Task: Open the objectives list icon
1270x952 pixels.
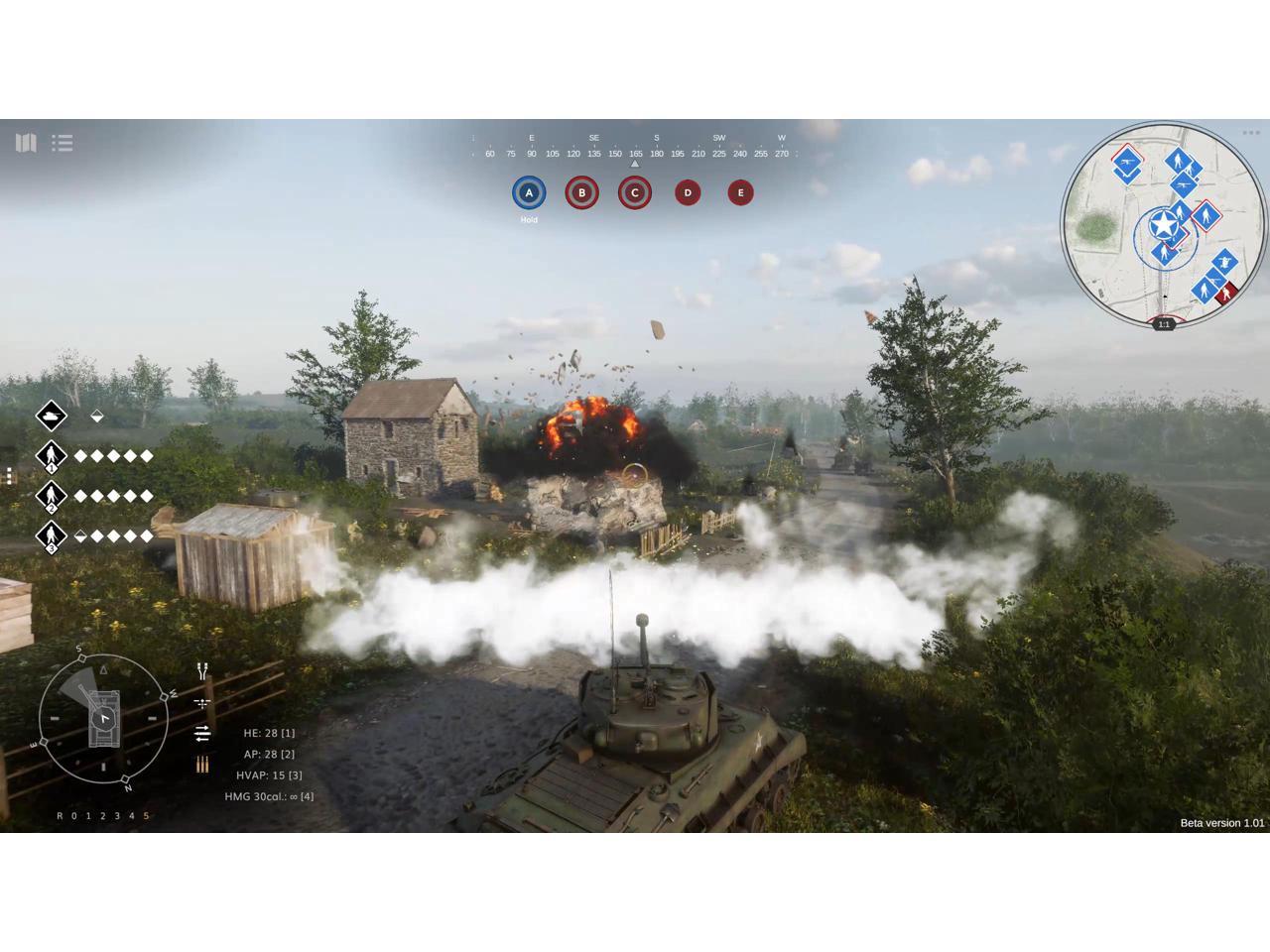Action: tap(63, 143)
